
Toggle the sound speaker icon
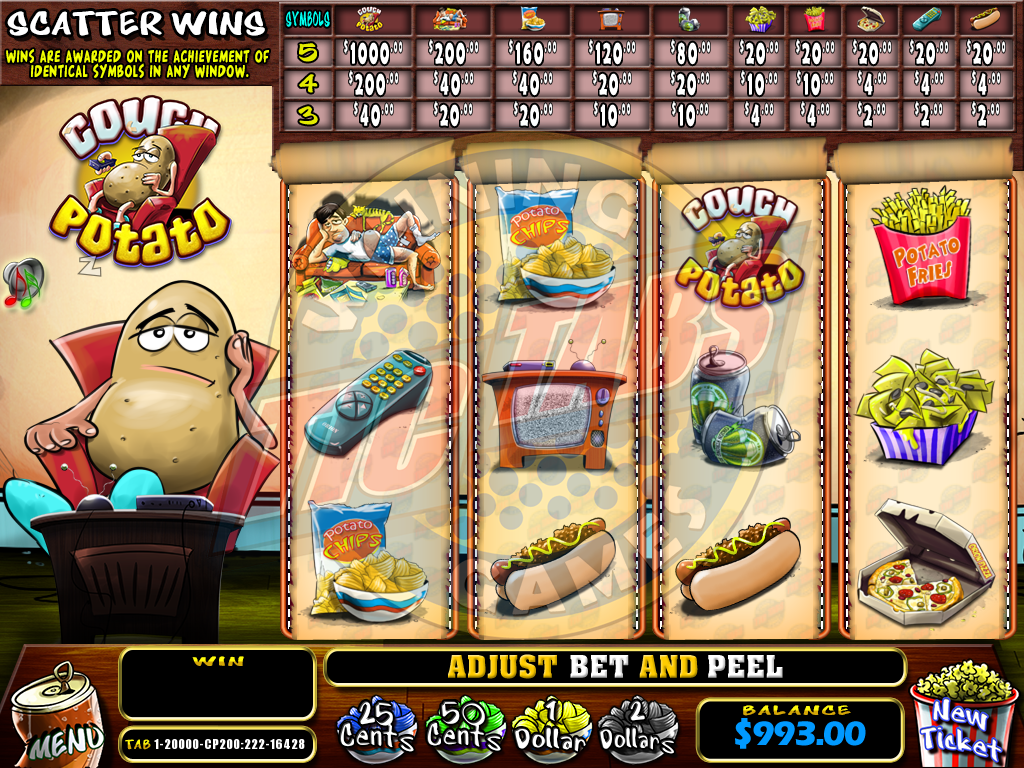23,282
